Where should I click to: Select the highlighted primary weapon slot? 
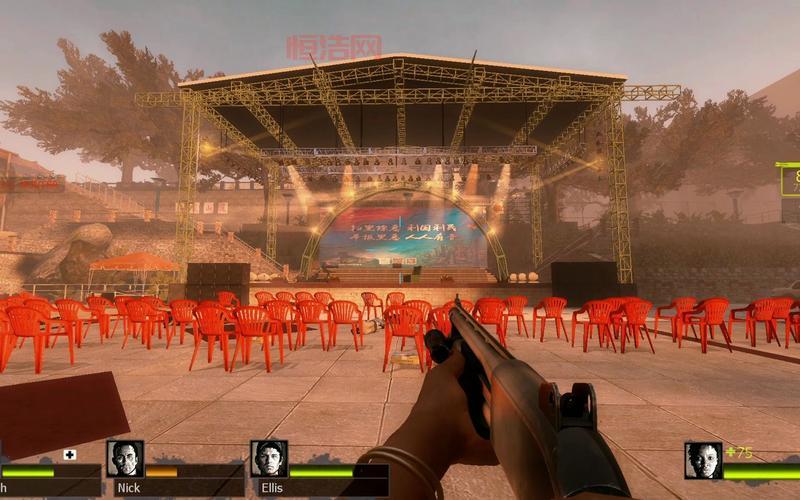click(789, 180)
